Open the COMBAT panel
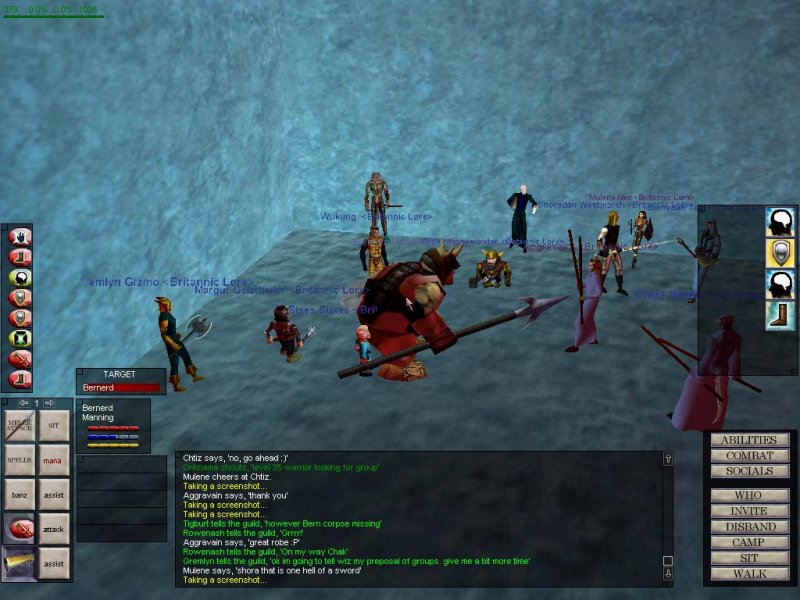The height and width of the screenshot is (600, 800). [750, 456]
